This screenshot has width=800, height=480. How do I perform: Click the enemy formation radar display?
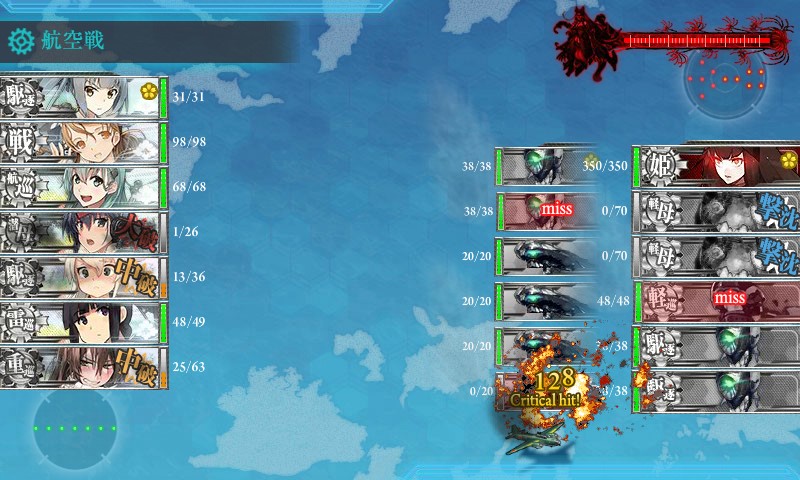[x=727, y=81]
